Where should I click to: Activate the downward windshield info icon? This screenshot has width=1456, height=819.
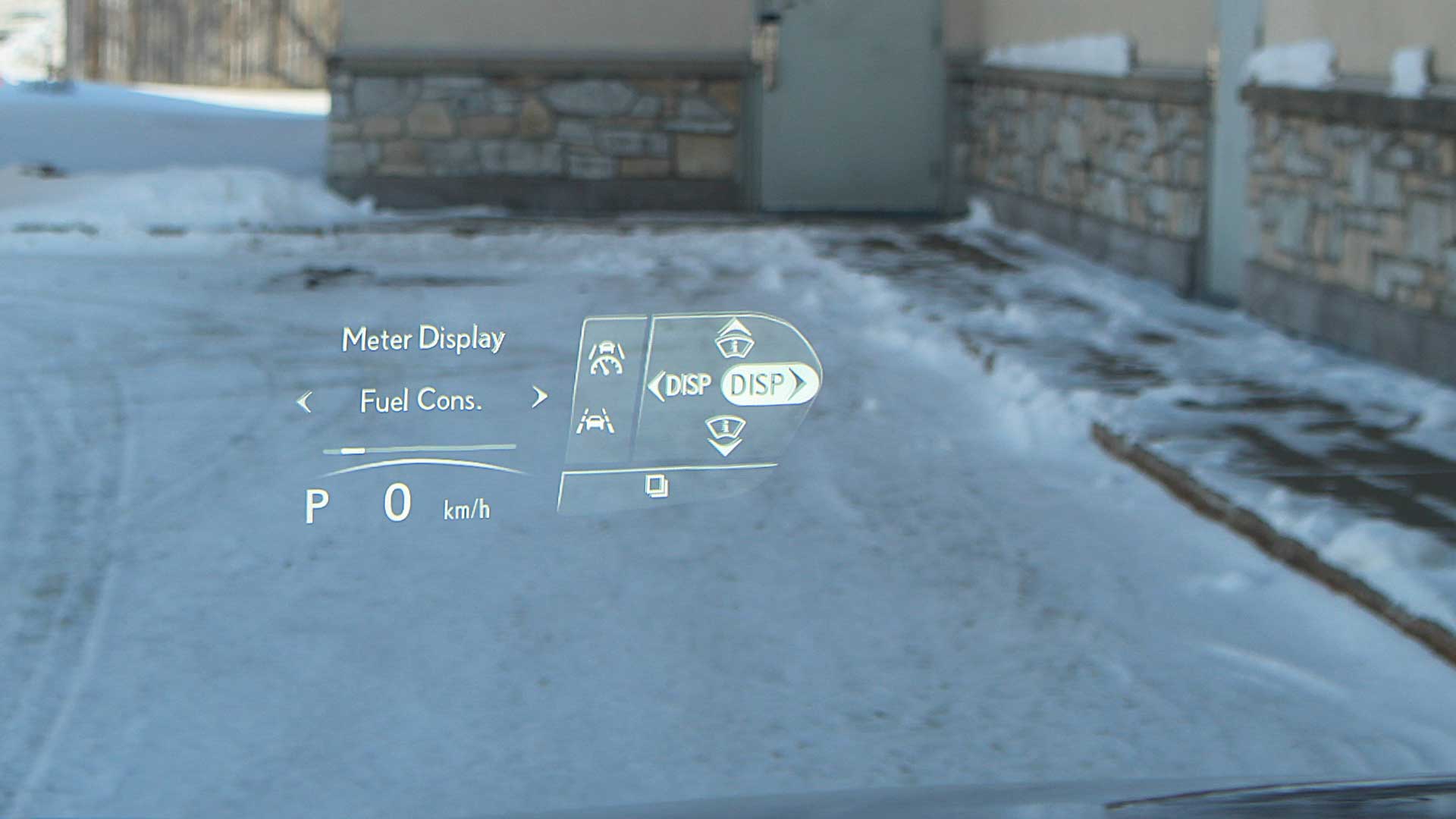tap(725, 435)
